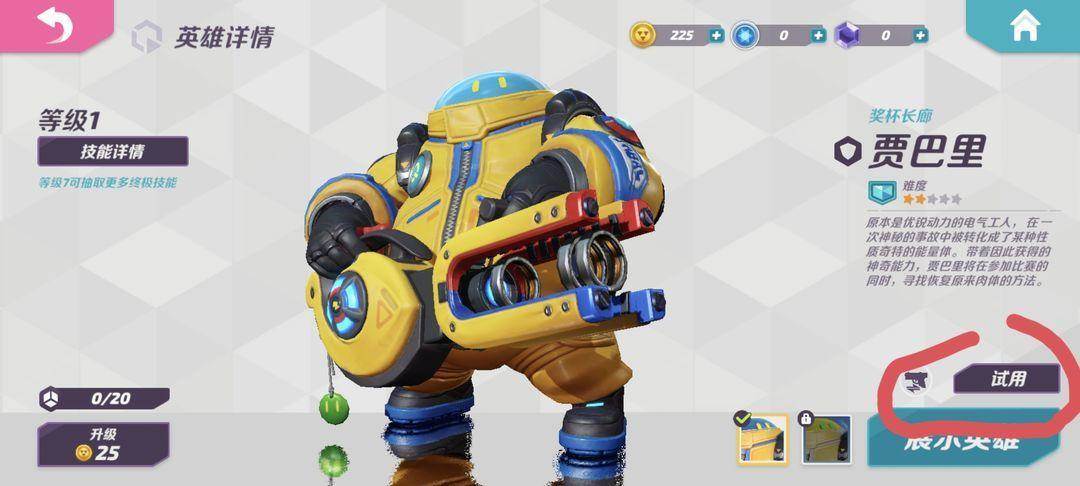Upgrade the hero for 25 coins
Image resolution: width=1080 pixels, height=486 pixels.
103,443
